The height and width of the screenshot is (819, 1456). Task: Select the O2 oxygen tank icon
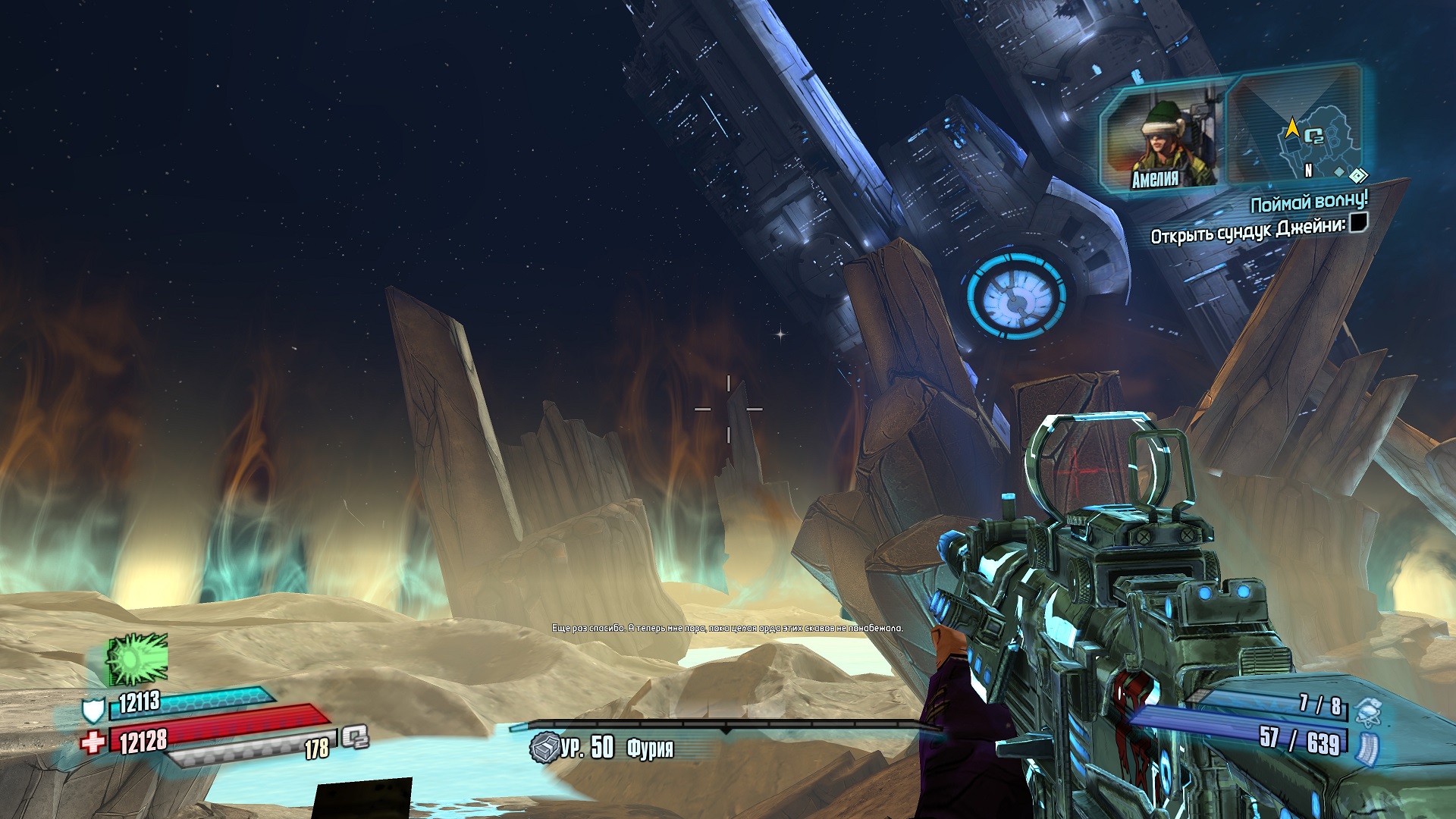[x=355, y=736]
